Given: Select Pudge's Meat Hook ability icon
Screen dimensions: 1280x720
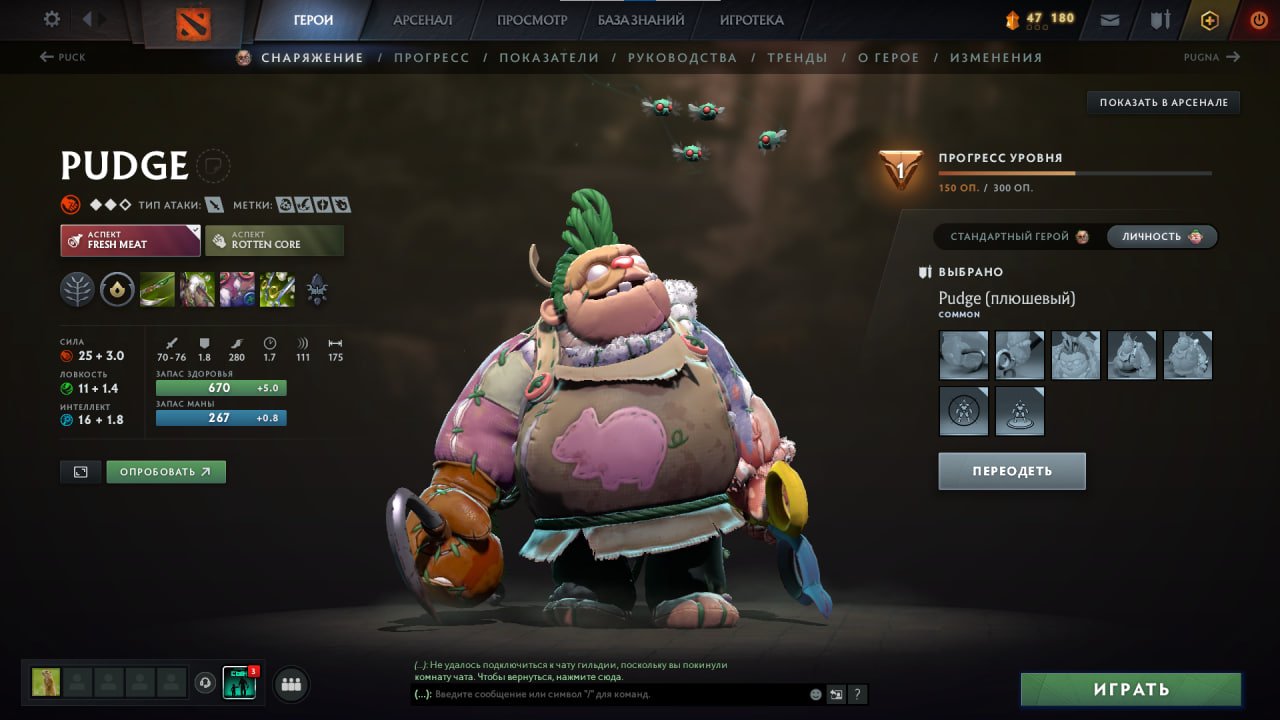Looking at the screenshot, I should coord(156,290).
